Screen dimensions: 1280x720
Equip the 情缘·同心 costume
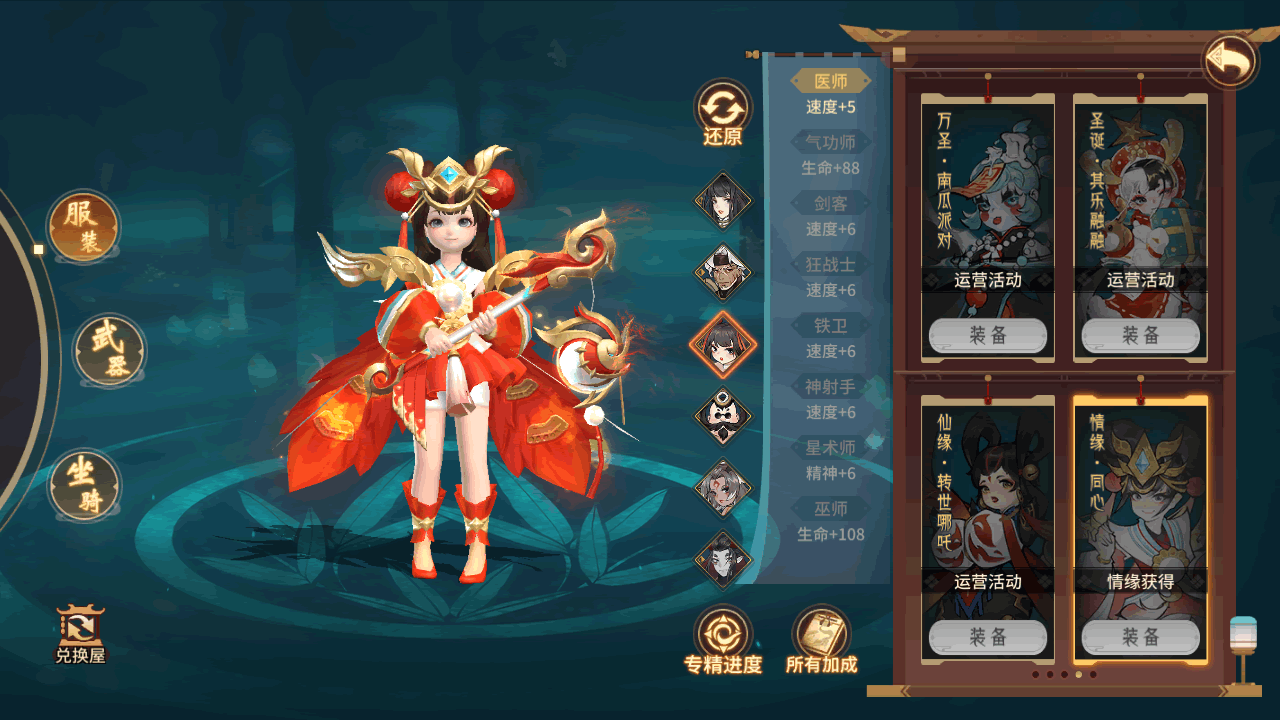click(x=1140, y=637)
